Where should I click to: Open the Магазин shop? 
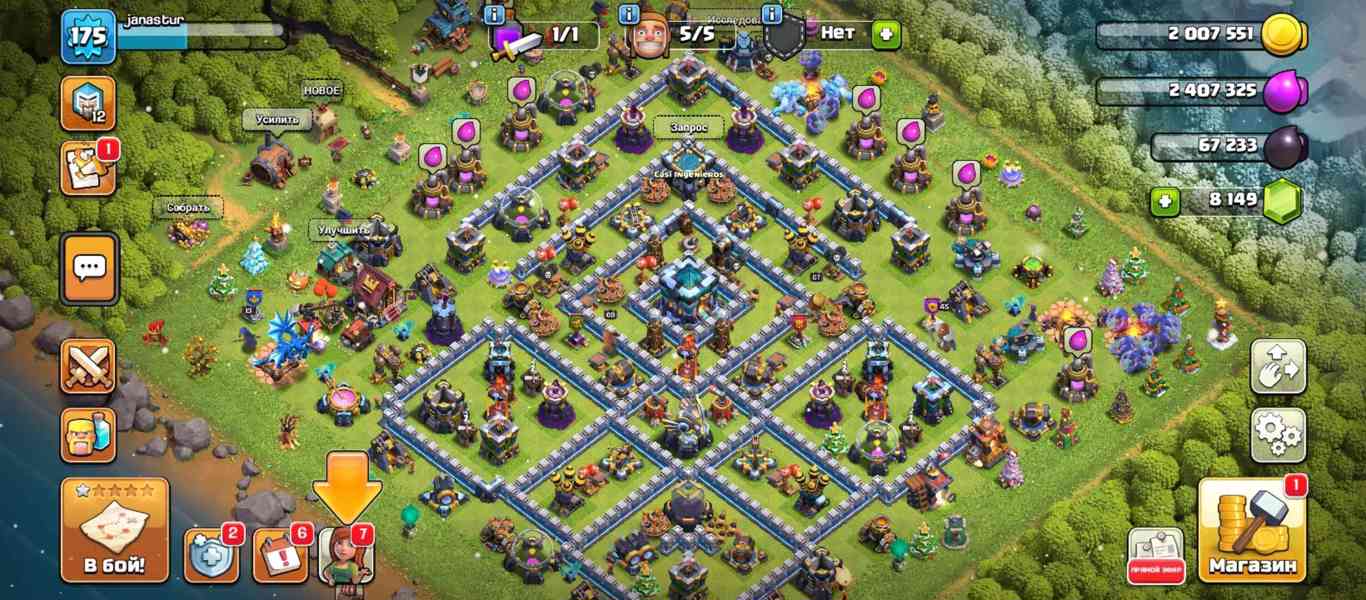point(1252,531)
